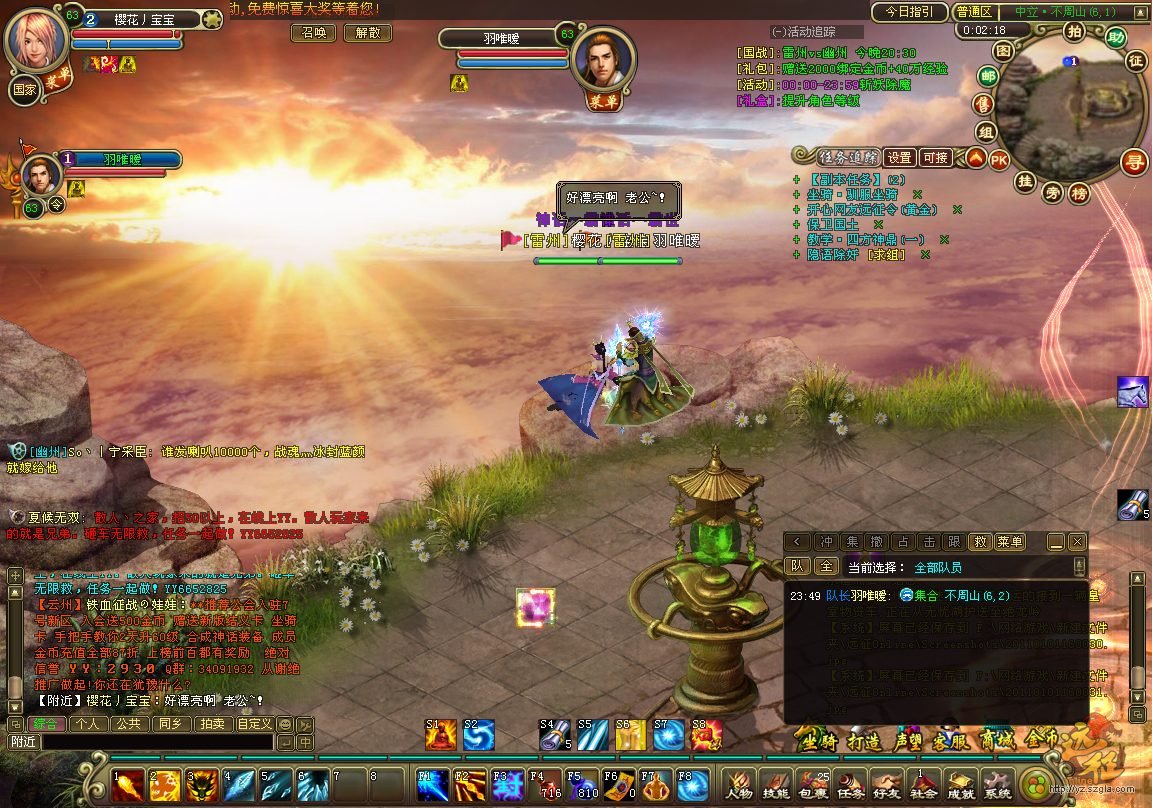Screen dimensions: 1152x808
Task: Click the chat text input field
Action: tap(155, 742)
